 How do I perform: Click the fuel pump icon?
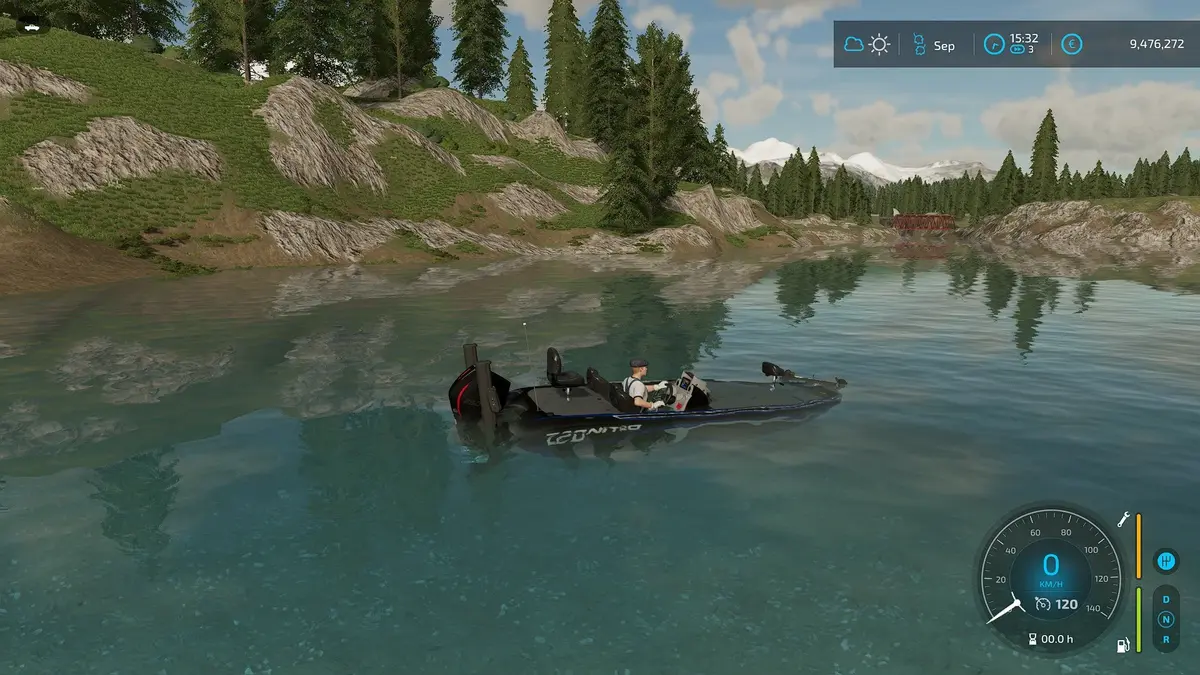click(x=1124, y=644)
